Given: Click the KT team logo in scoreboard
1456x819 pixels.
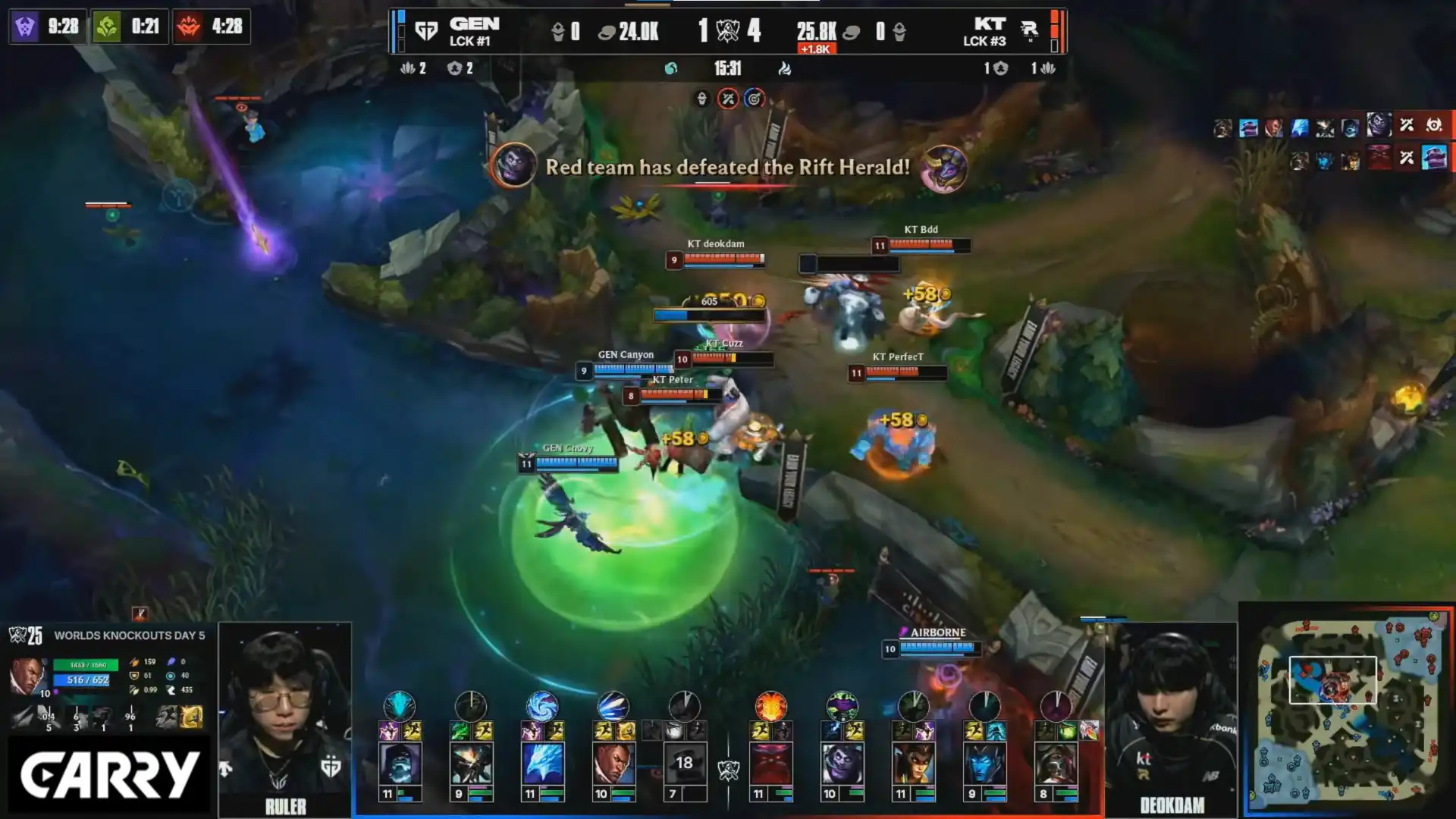Looking at the screenshot, I should pyautogui.click(x=1029, y=30).
